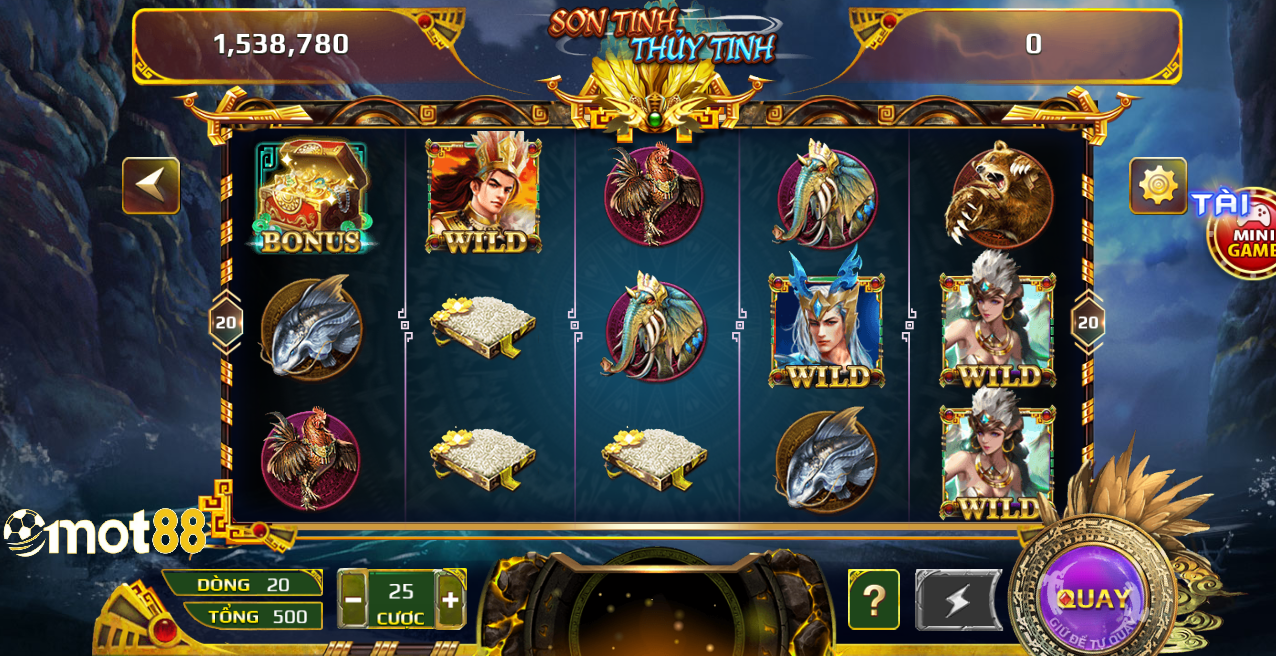
Task: Increase the bet with the plus button
Action: tap(451, 600)
